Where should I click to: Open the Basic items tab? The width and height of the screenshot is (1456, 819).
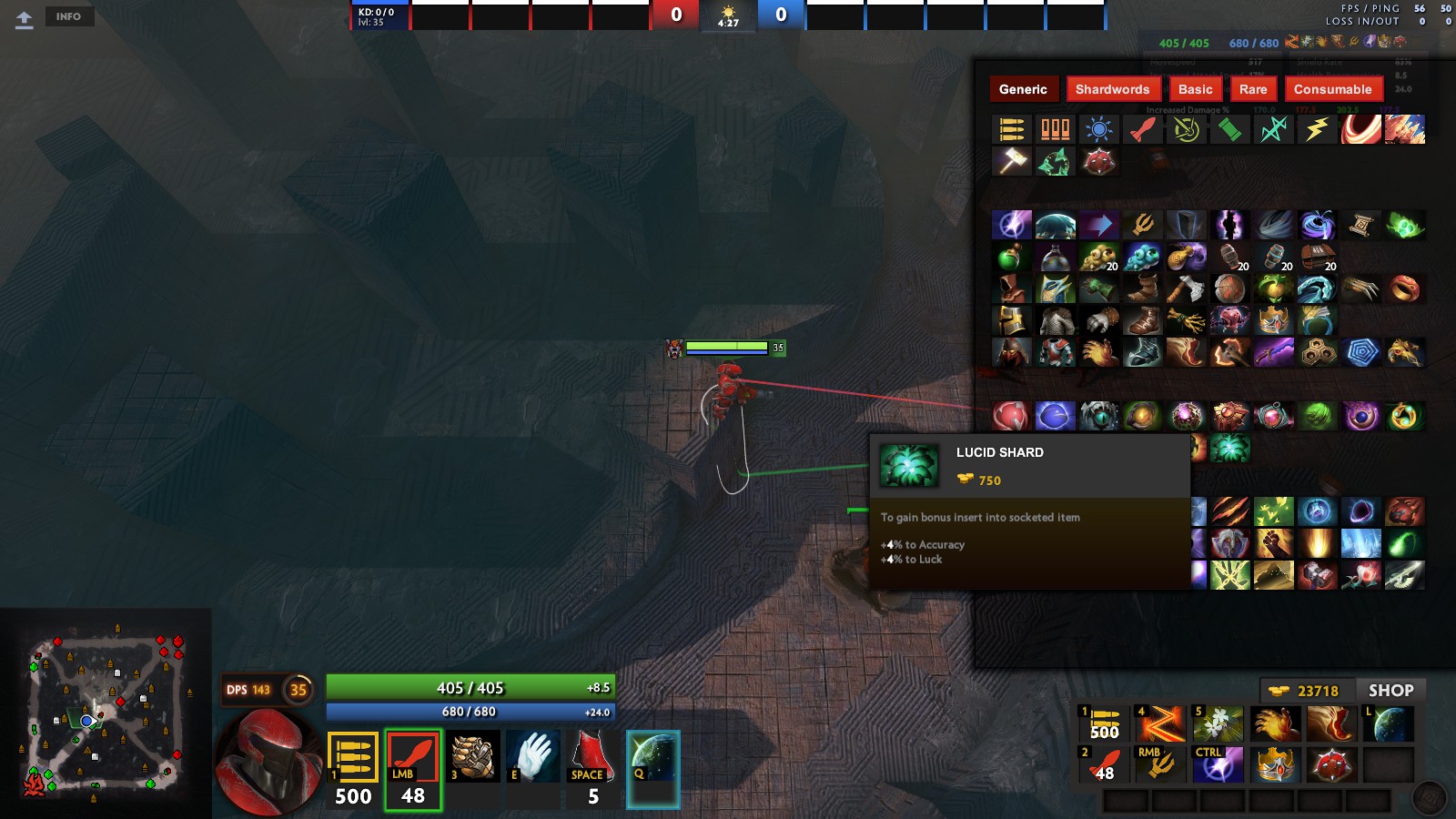[x=1195, y=89]
